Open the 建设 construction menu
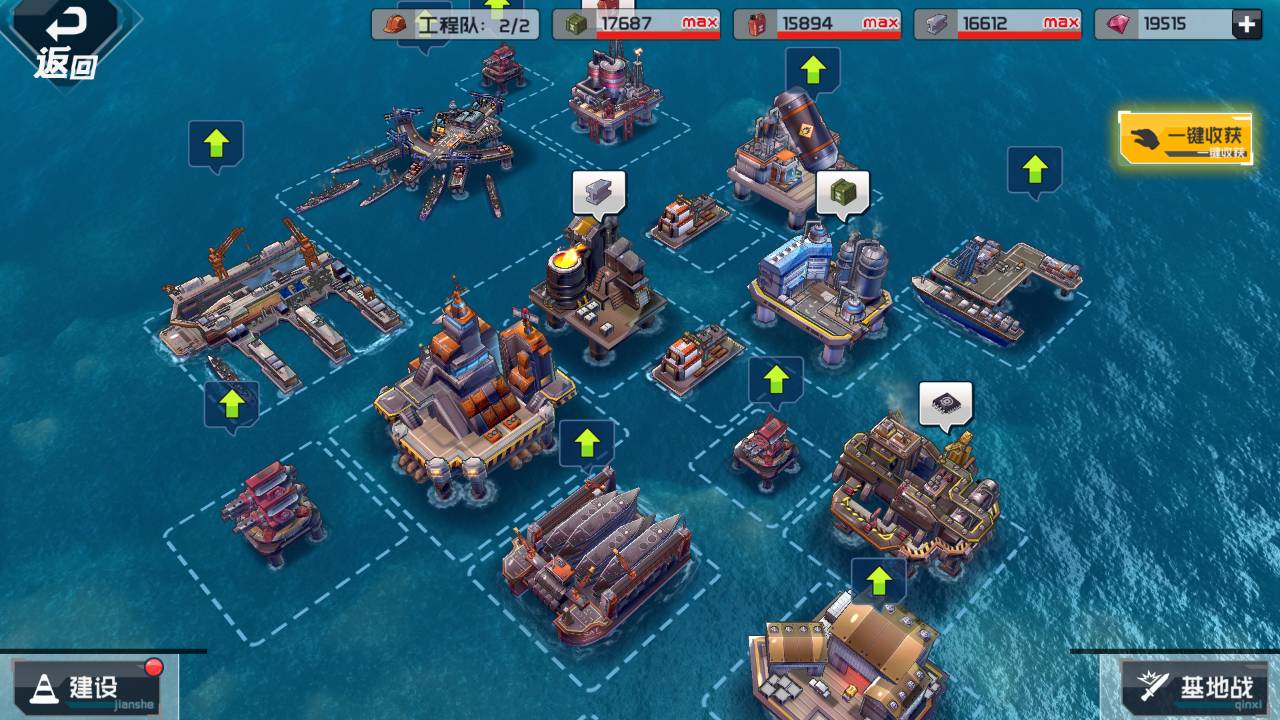The height and width of the screenshot is (720, 1280). pos(88,687)
